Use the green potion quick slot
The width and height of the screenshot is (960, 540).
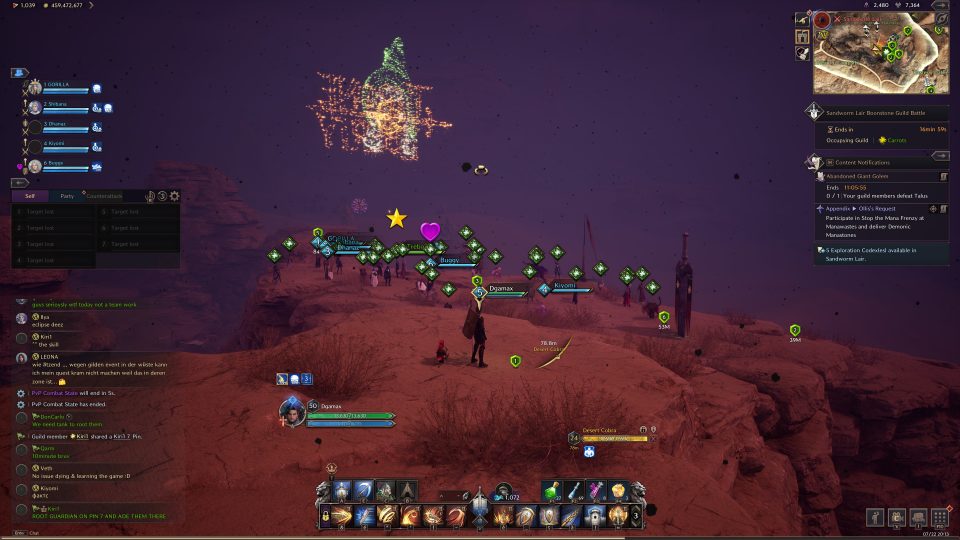click(x=551, y=491)
